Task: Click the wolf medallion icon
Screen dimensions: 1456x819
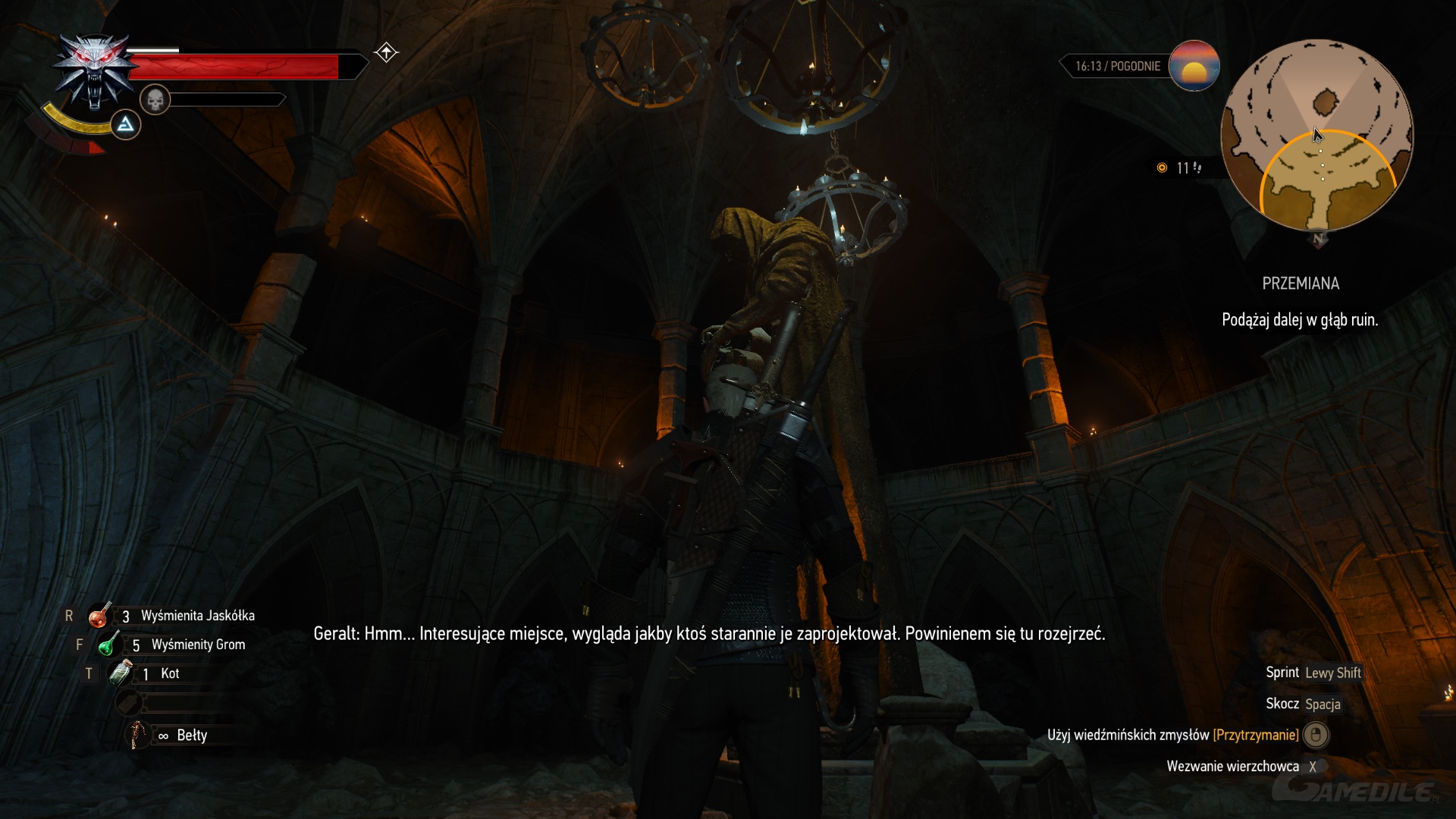Action: click(x=93, y=72)
